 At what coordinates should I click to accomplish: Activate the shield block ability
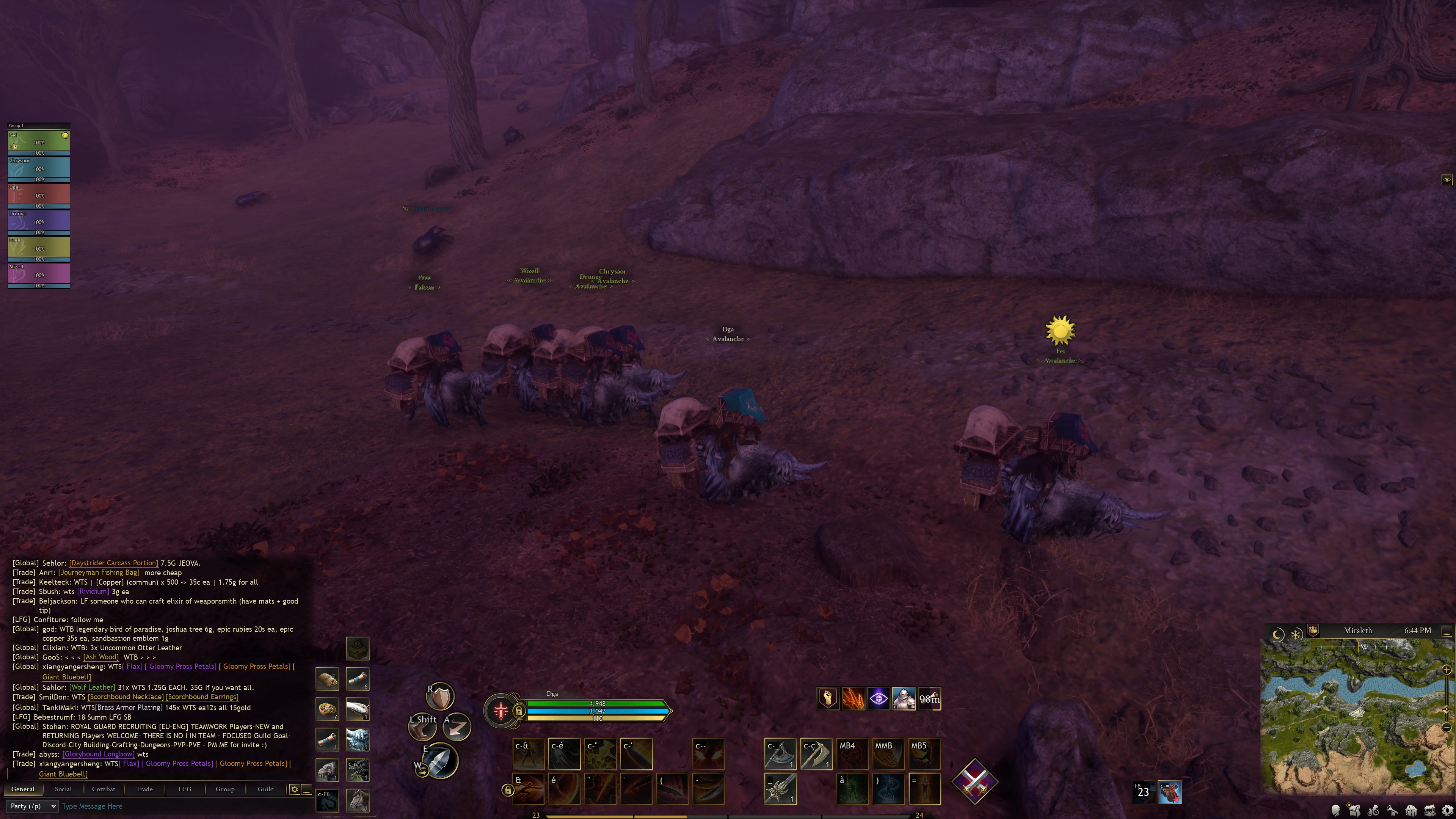pyautogui.click(x=440, y=697)
